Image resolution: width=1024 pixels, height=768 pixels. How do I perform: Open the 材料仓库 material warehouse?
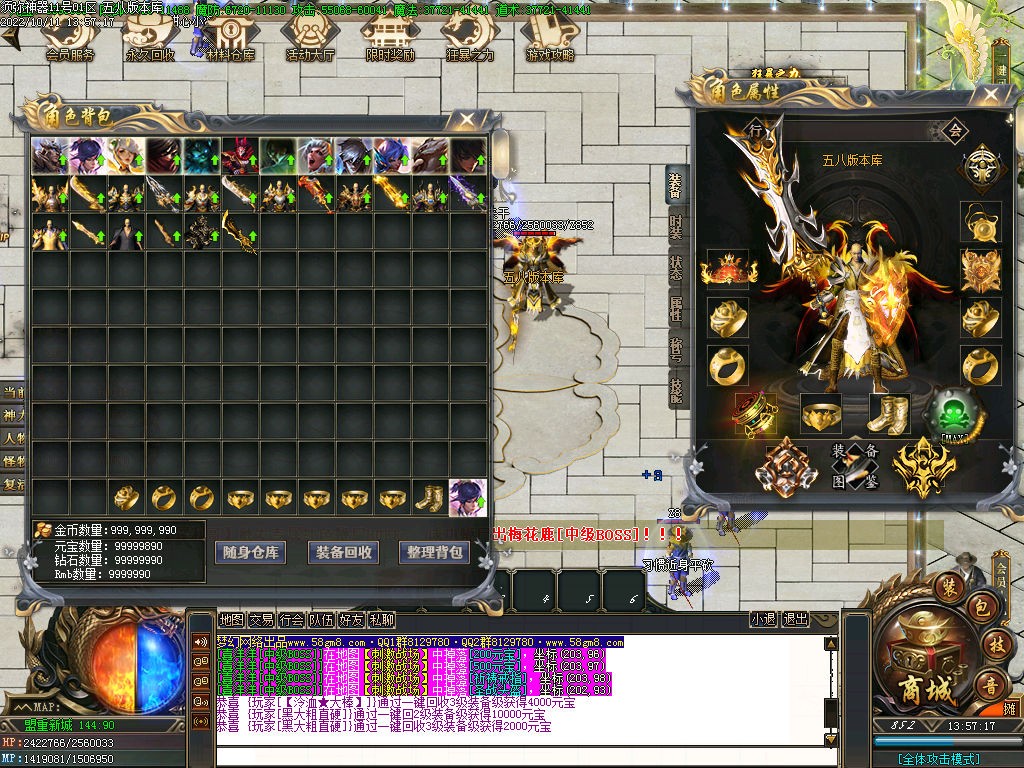click(229, 38)
